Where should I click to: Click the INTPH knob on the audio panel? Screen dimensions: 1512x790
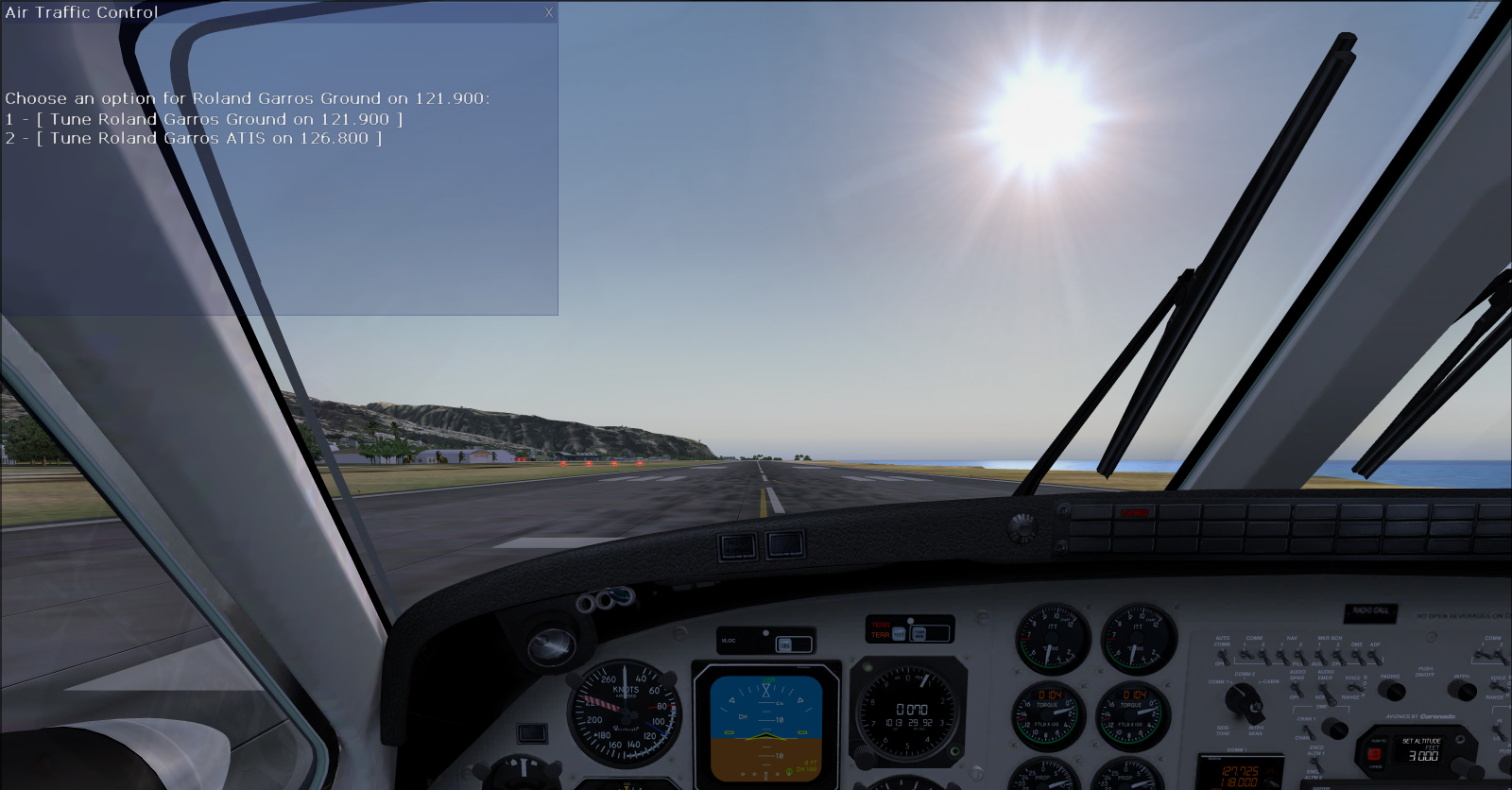(1464, 689)
